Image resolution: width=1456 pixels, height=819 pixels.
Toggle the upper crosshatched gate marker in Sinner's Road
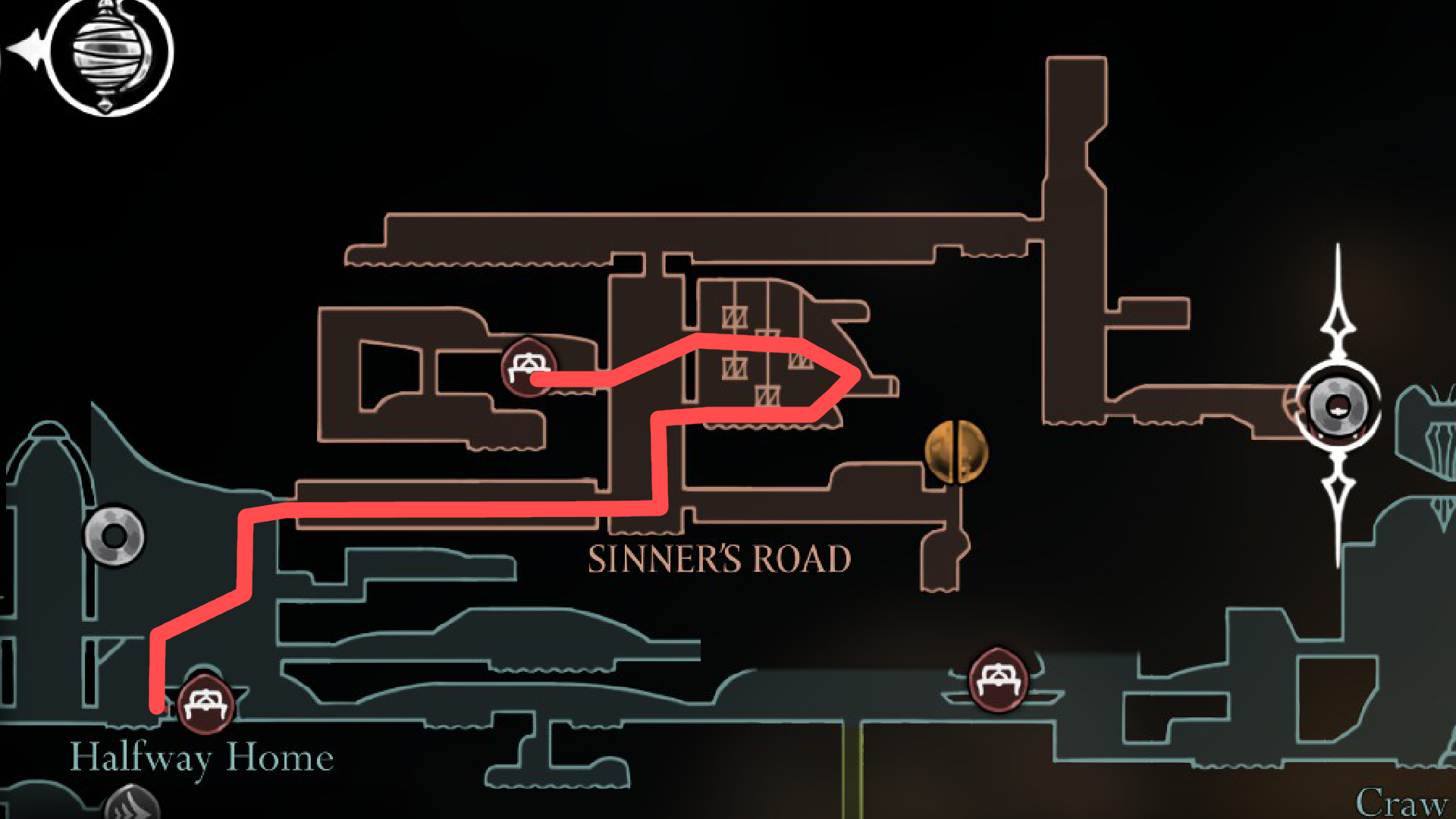[x=734, y=316]
